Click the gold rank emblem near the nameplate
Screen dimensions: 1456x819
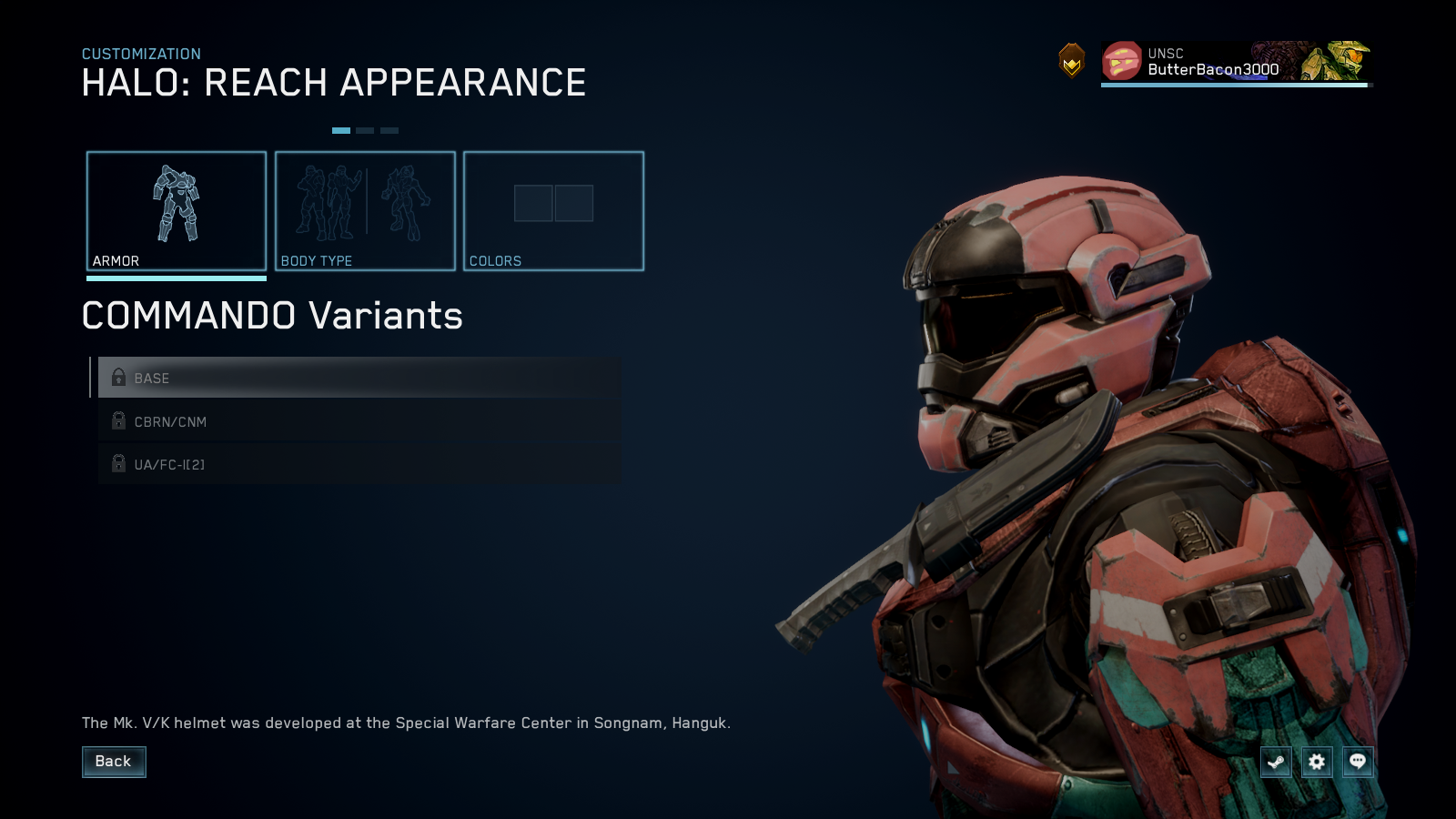tap(1073, 62)
